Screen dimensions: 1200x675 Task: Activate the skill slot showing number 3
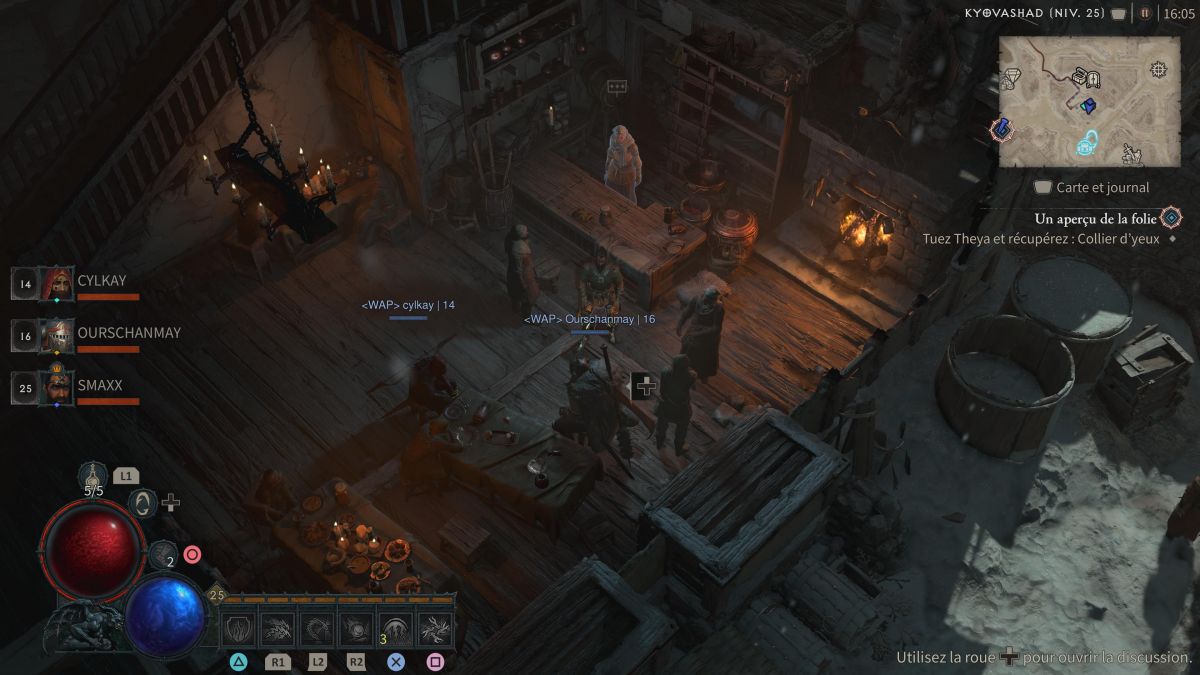(395, 628)
